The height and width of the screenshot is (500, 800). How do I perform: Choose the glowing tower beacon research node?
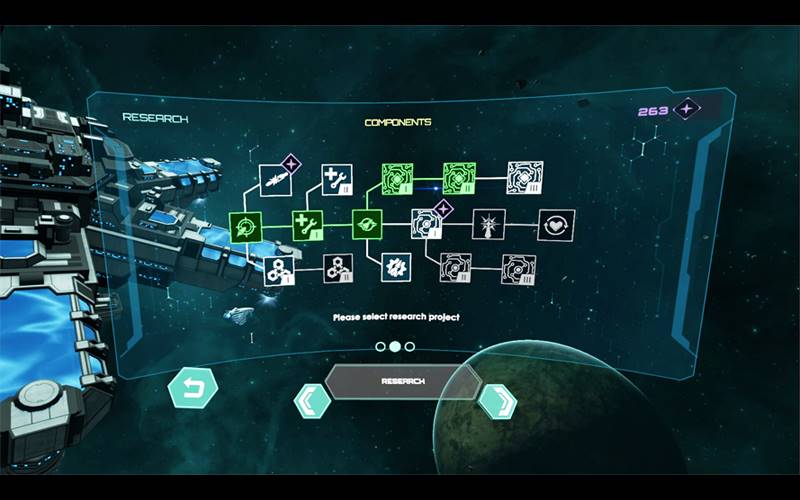pyautogui.click(x=489, y=225)
